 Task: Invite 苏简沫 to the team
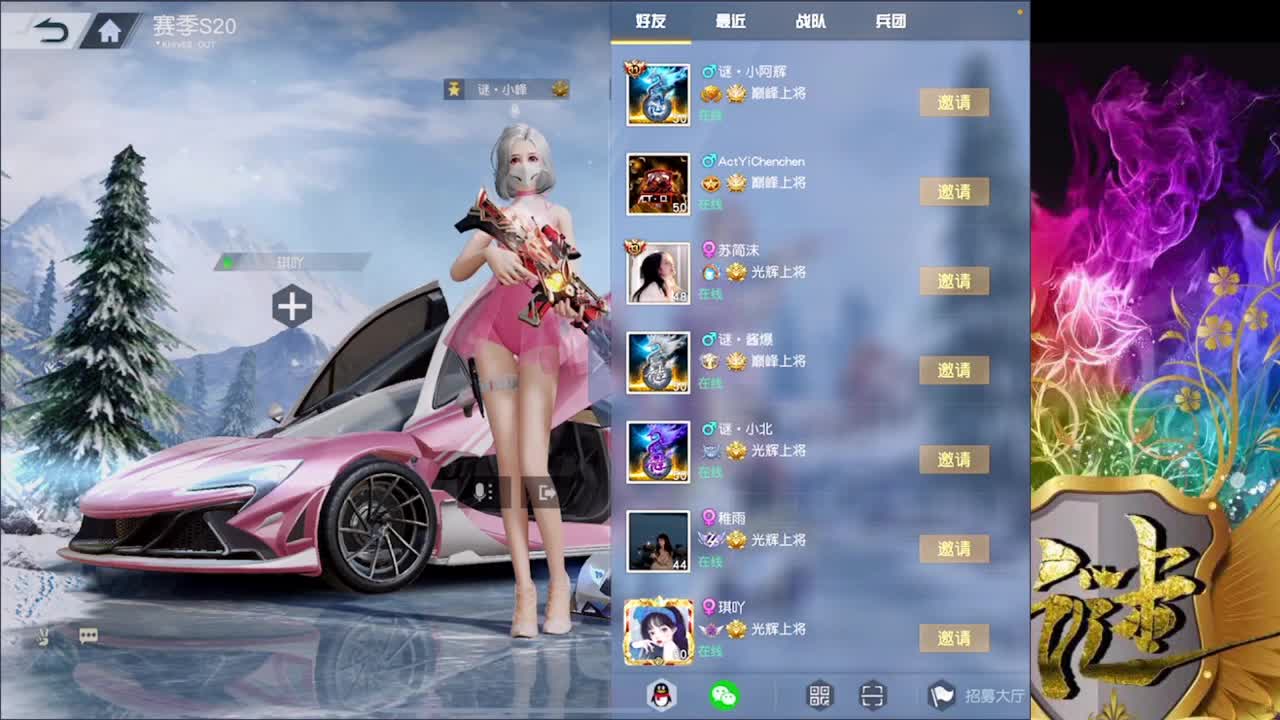pos(955,281)
